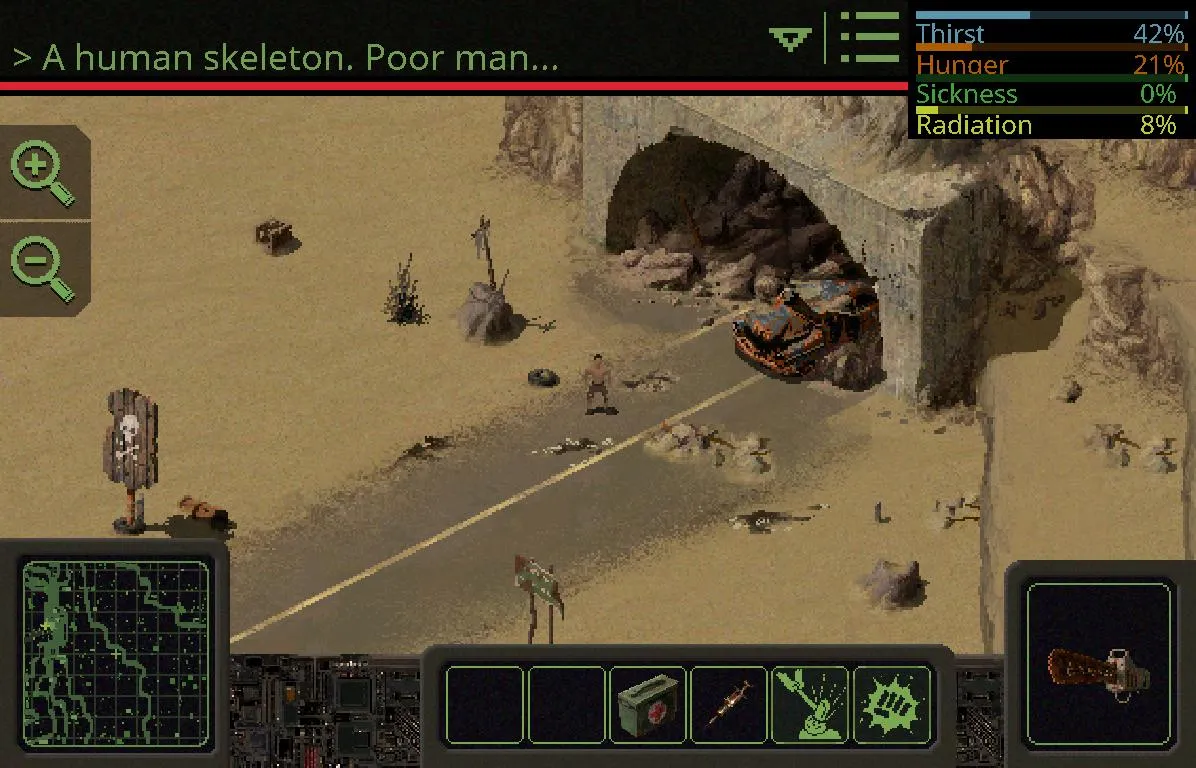
Task: Open the green world minimap
Action: tap(116, 656)
